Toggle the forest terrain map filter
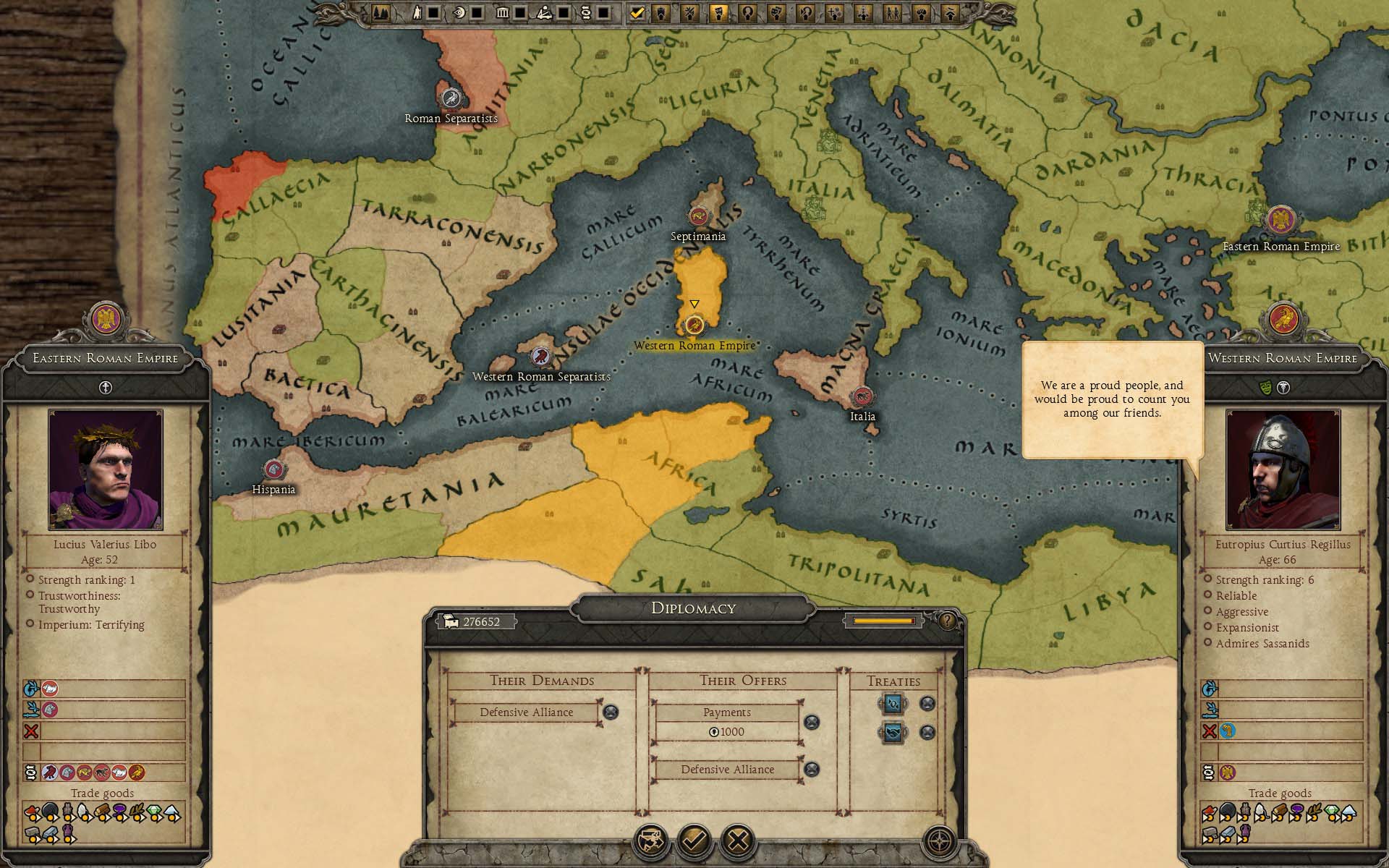This screenshot has width=1389, height=868. 381,12
